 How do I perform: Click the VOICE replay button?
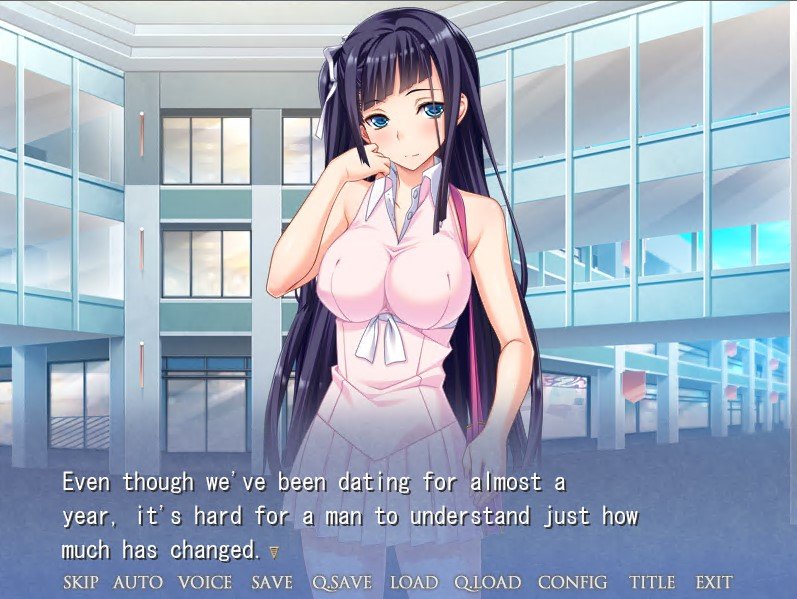[x=205, y=582]
